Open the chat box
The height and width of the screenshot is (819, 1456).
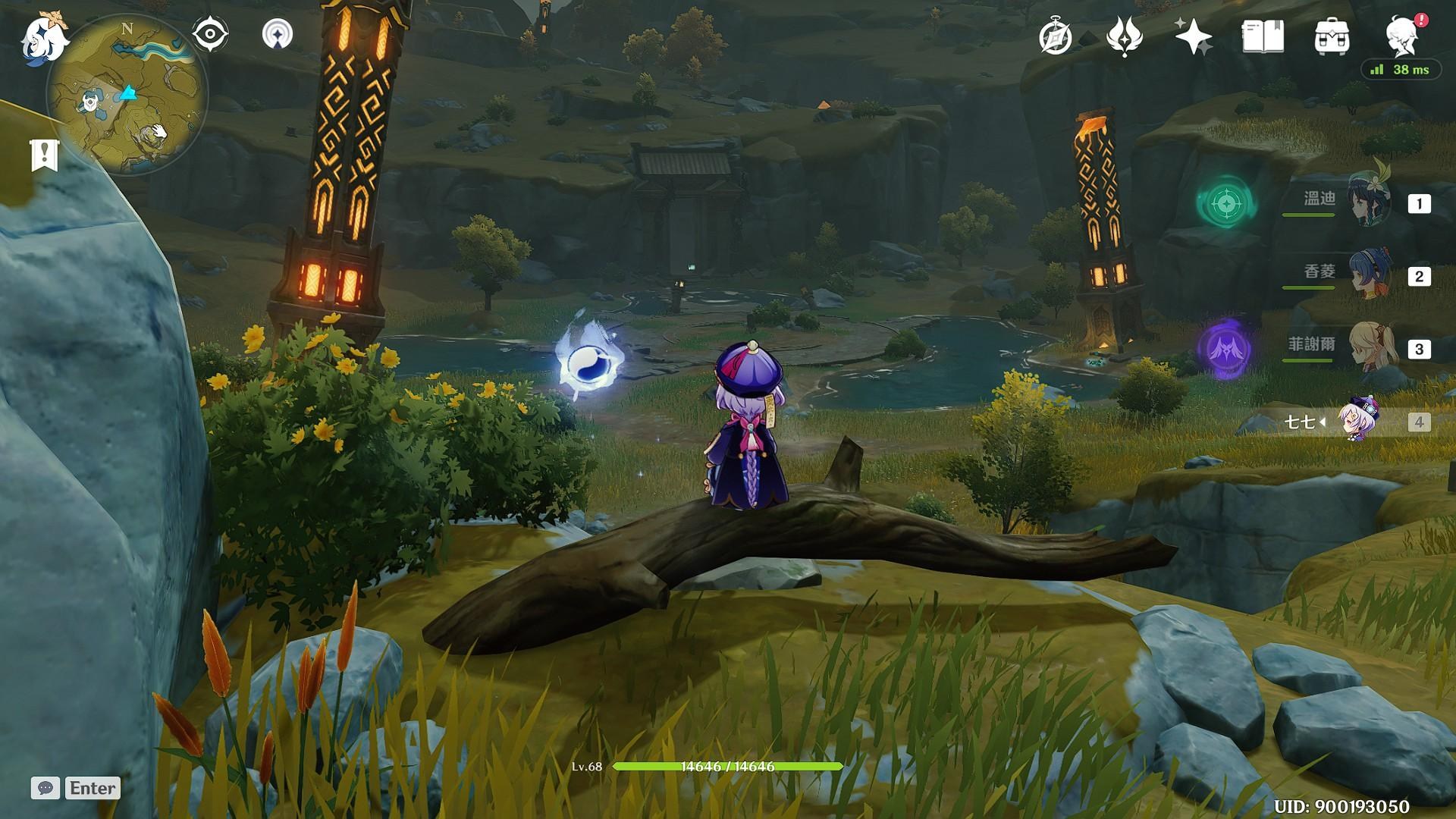pyautogui.click(x=45, y=788)
